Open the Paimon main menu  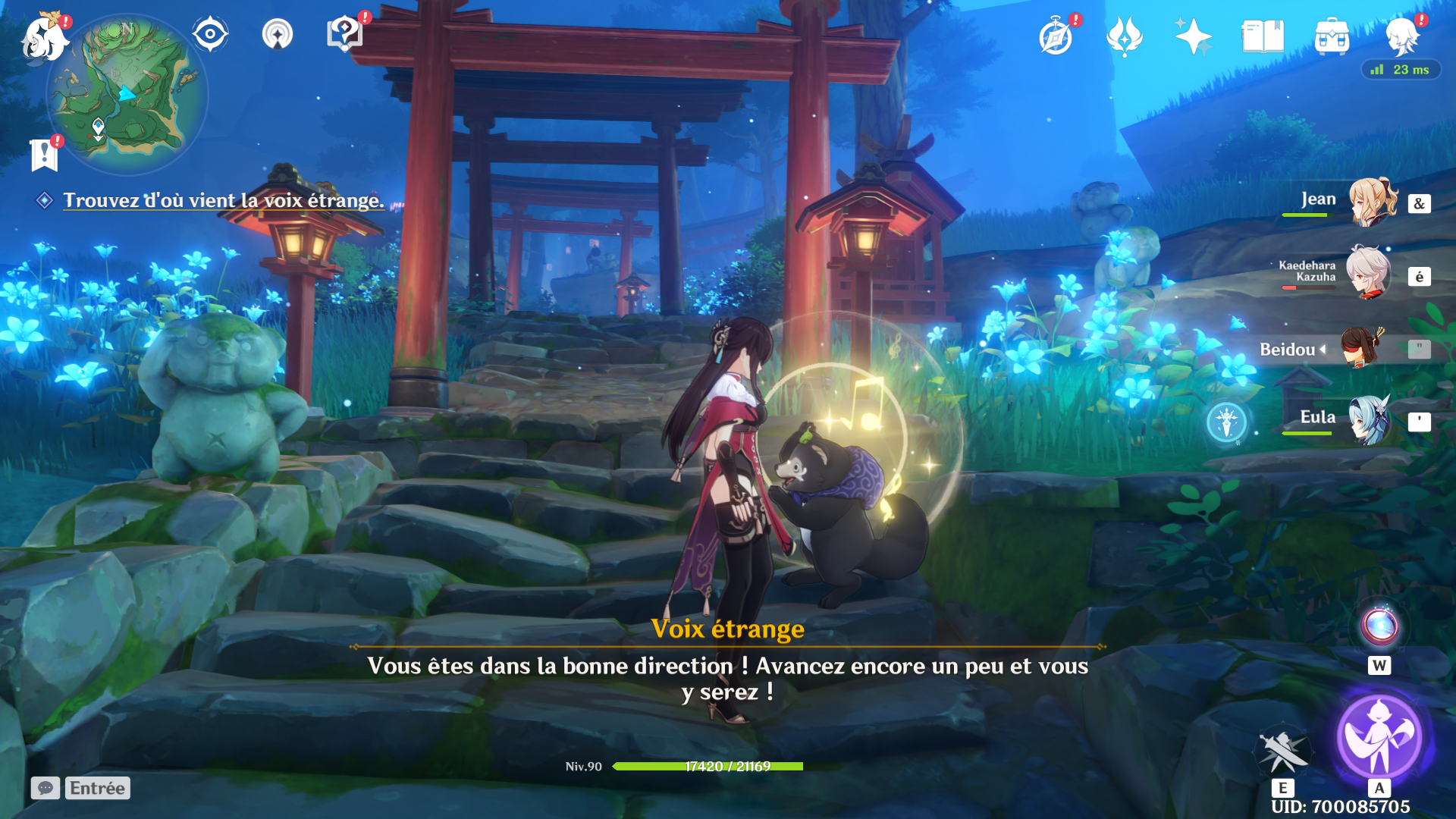tap(44, 38)
